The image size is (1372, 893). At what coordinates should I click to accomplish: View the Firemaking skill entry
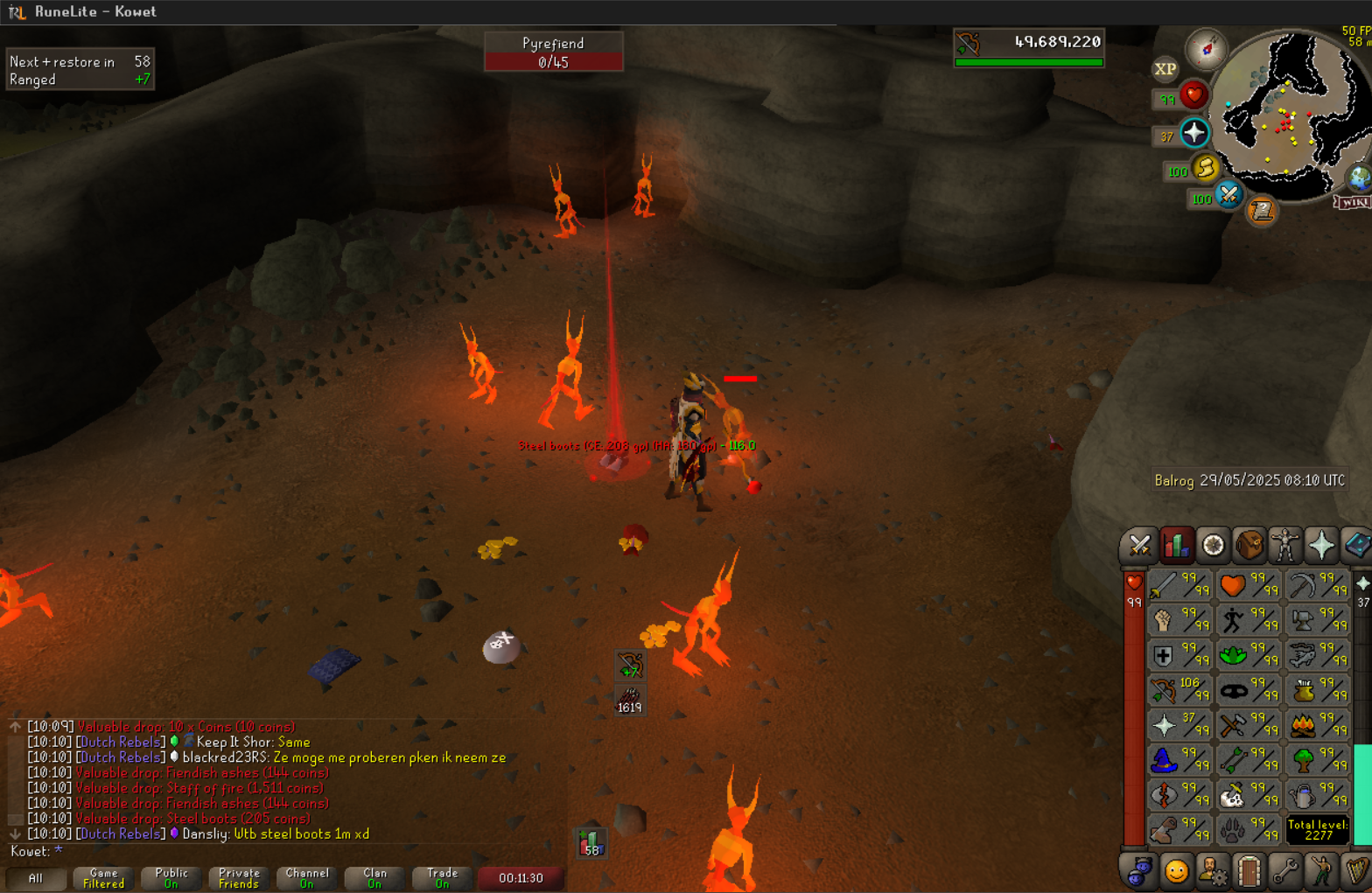click(x=1318, y=725)
